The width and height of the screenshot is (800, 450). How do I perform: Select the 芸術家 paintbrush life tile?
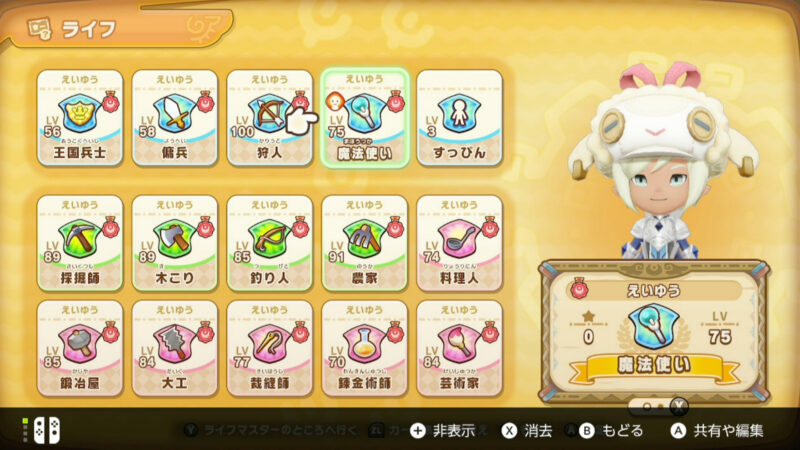(x=459, y=347)
